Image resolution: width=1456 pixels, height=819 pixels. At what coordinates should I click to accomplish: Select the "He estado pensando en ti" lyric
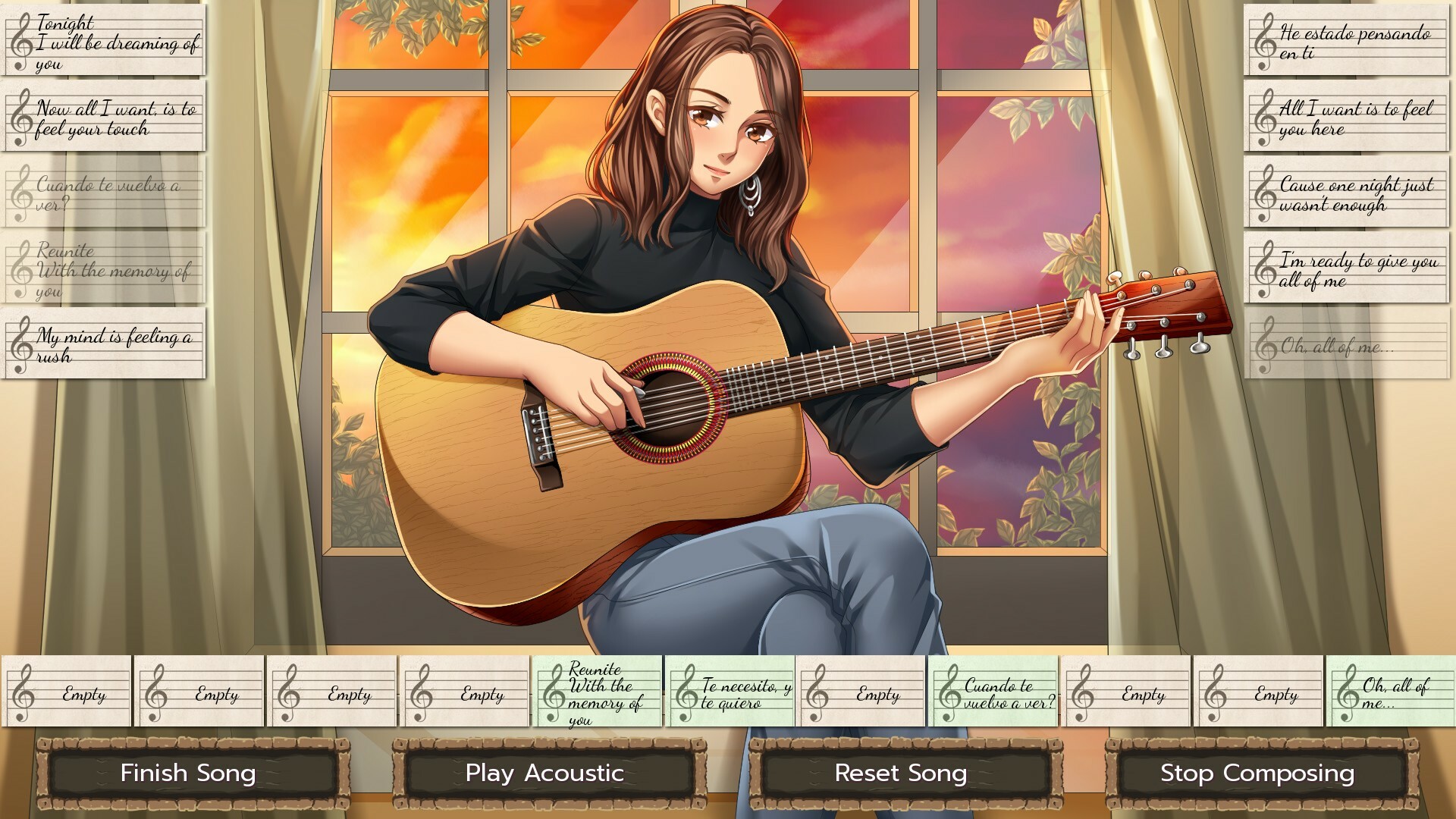point(1346,41)
